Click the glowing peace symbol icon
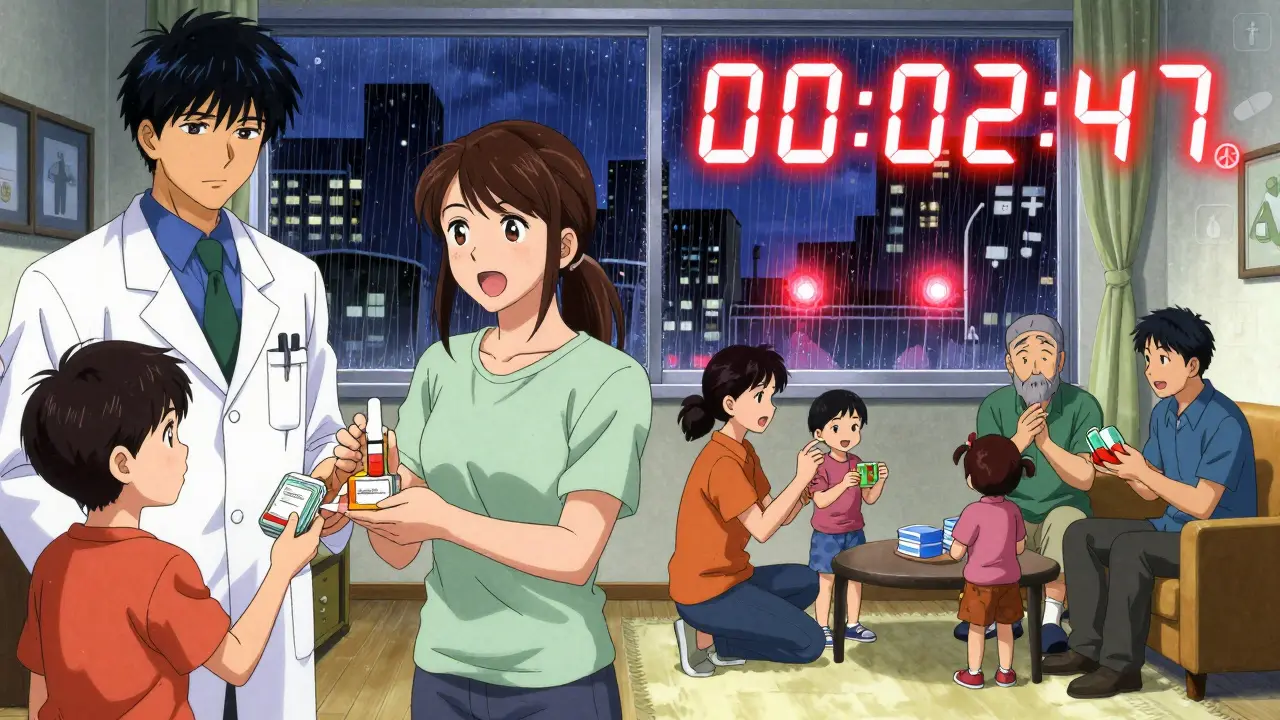 point(1226,157)
